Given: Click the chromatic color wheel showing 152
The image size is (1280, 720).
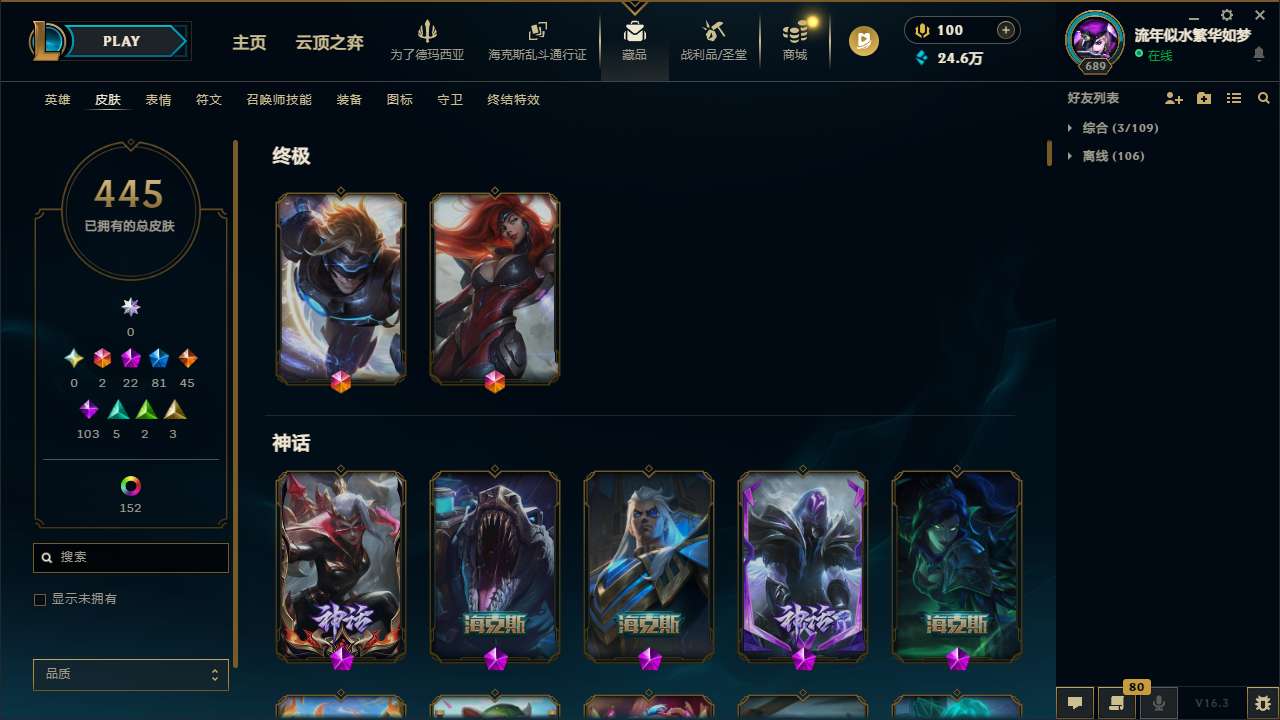Looking at the screenshot, I should (x=130, y=485).
